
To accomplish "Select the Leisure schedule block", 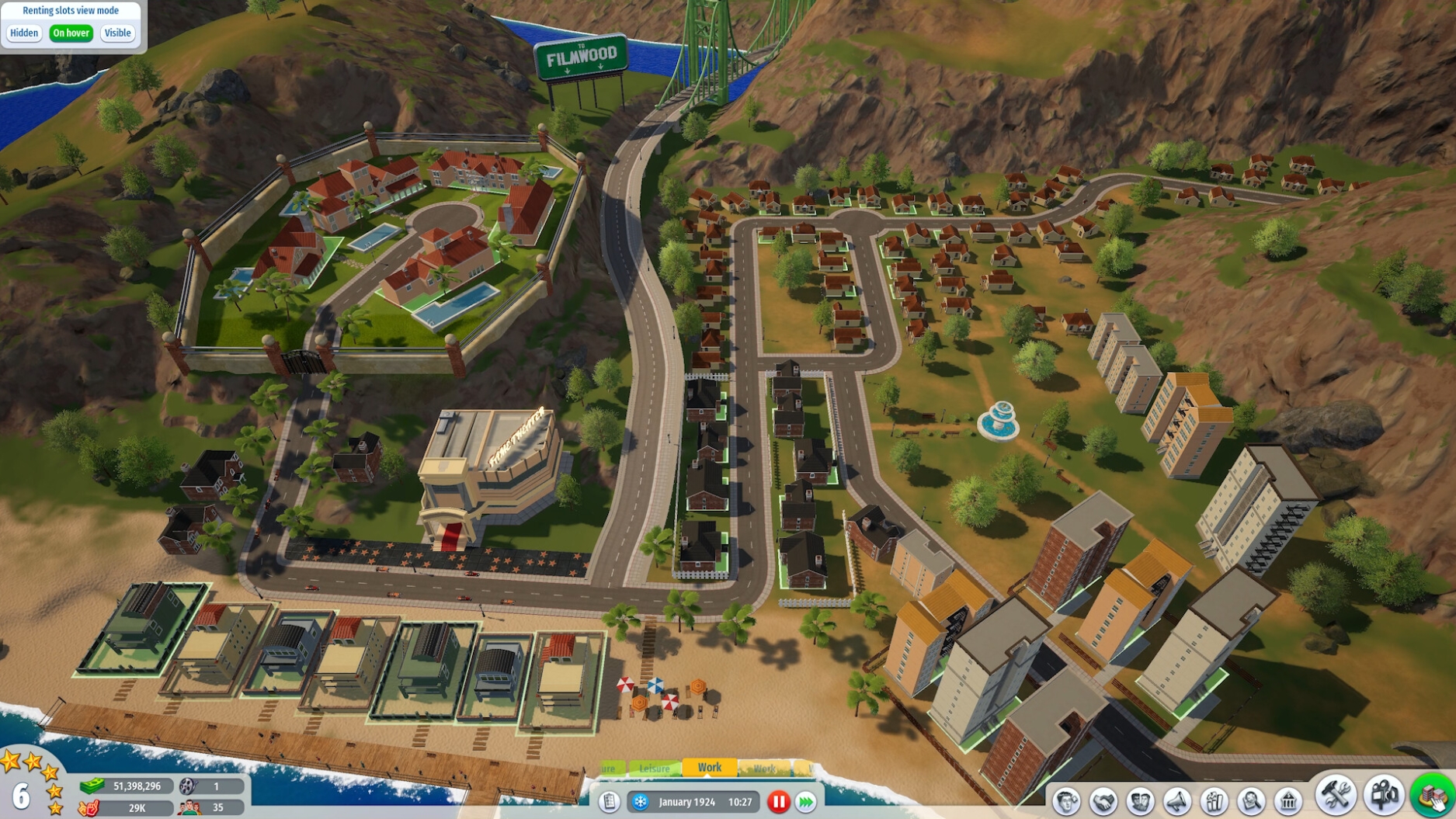I will 654,769.
